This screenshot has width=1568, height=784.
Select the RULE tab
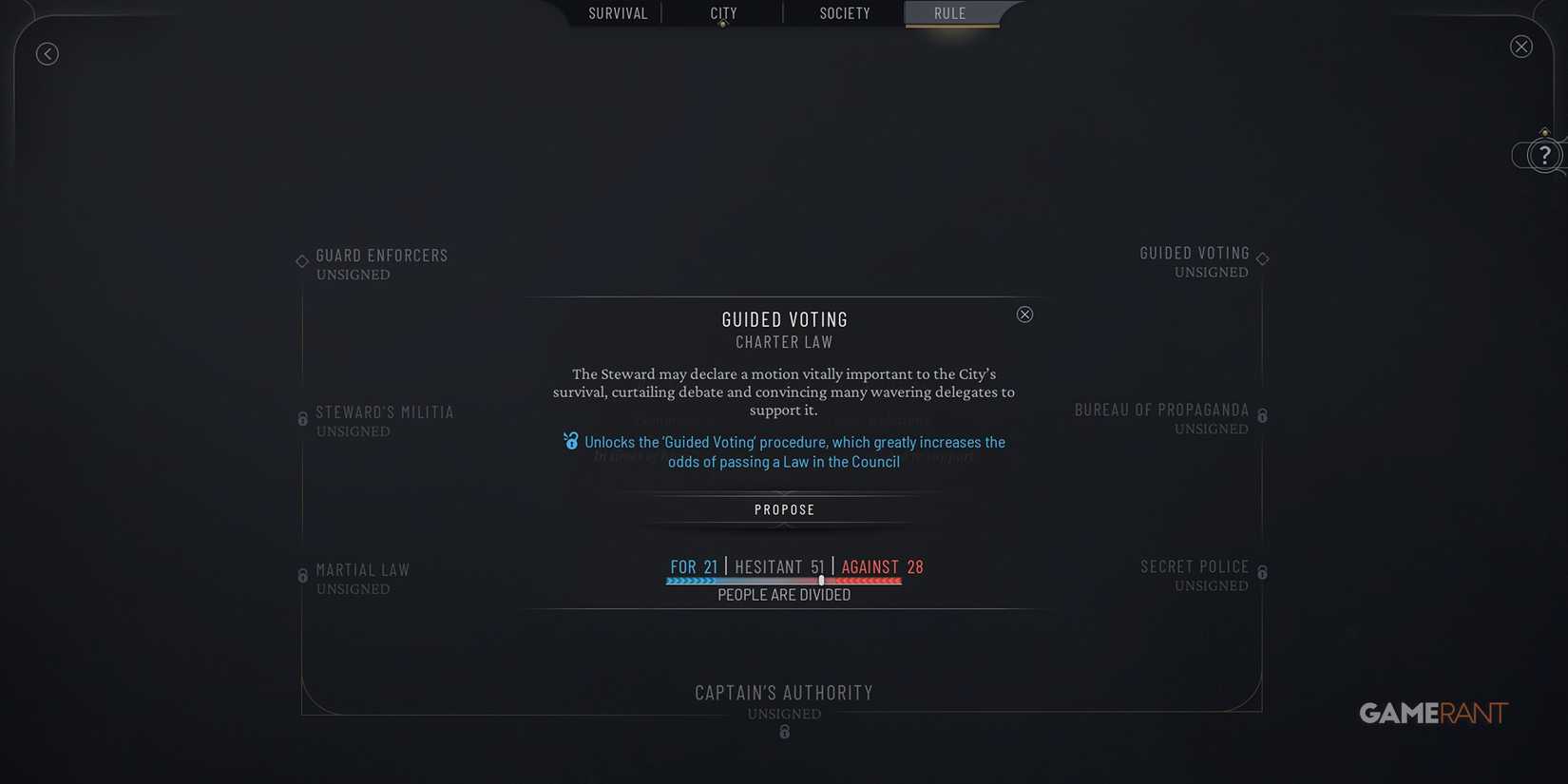pyautogui.click(x=948, y=13)
